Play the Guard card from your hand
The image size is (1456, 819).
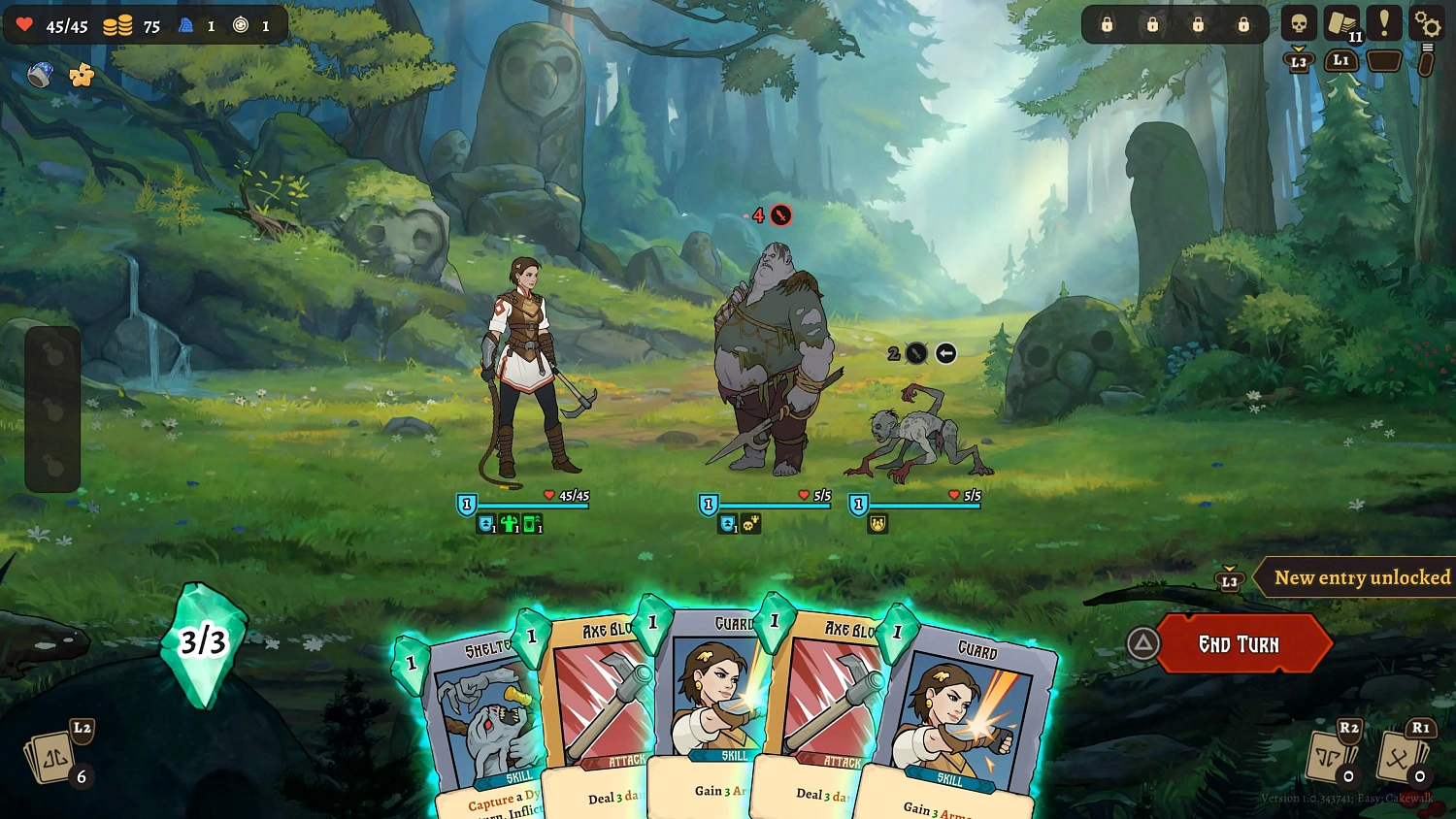(x=966, y=718)
